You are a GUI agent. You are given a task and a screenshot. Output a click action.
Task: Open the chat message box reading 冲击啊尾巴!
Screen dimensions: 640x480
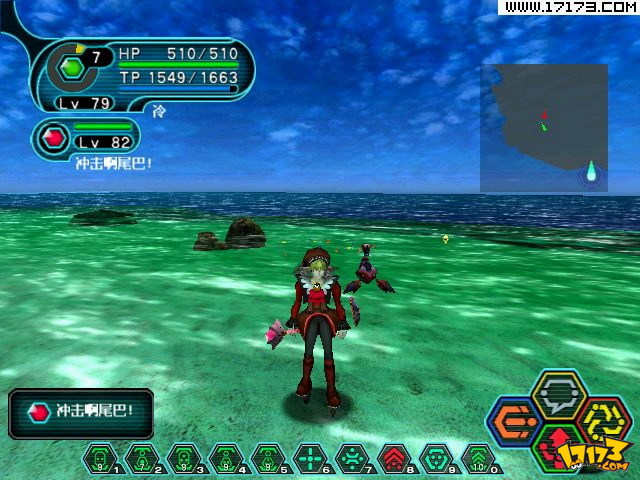pyautogui.click(x=81, y=412)
